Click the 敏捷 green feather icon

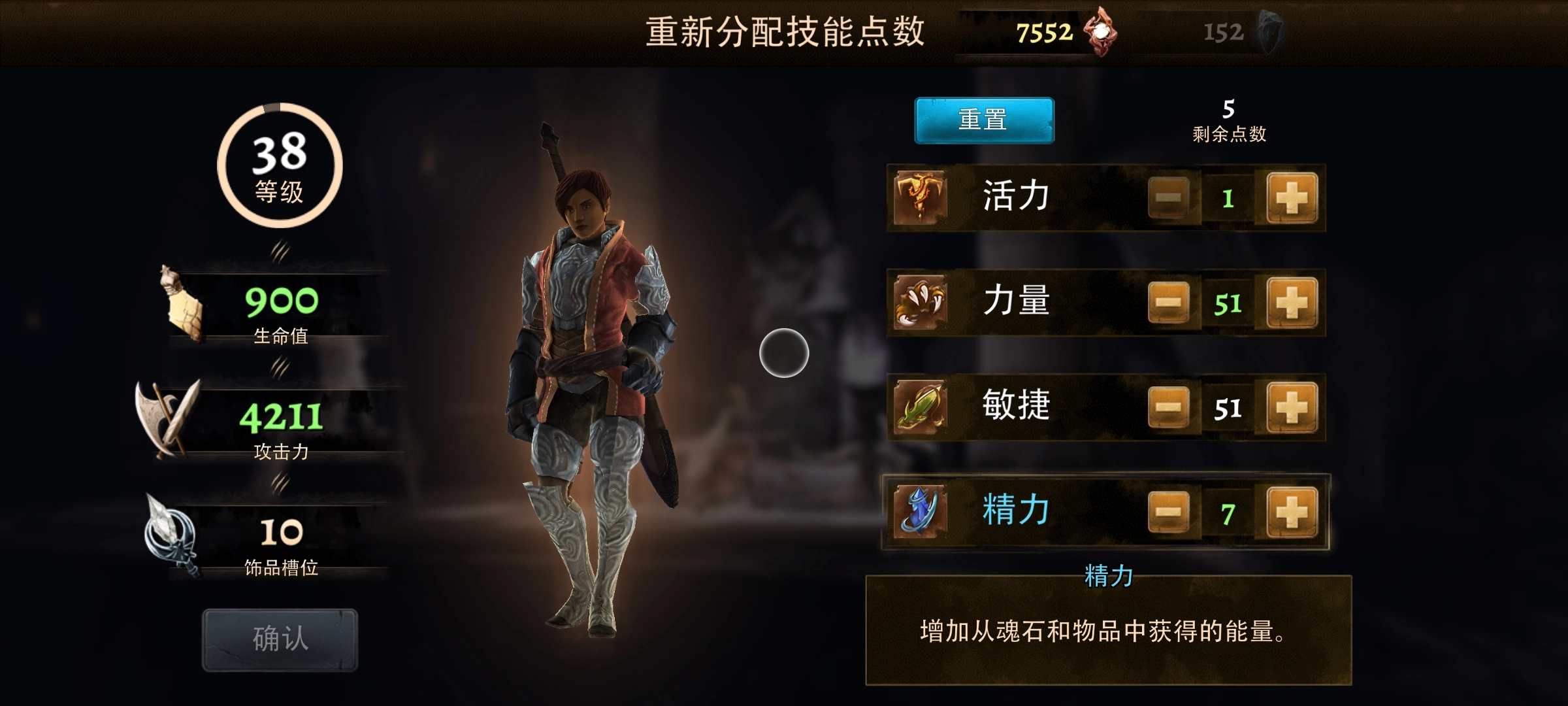920,407
